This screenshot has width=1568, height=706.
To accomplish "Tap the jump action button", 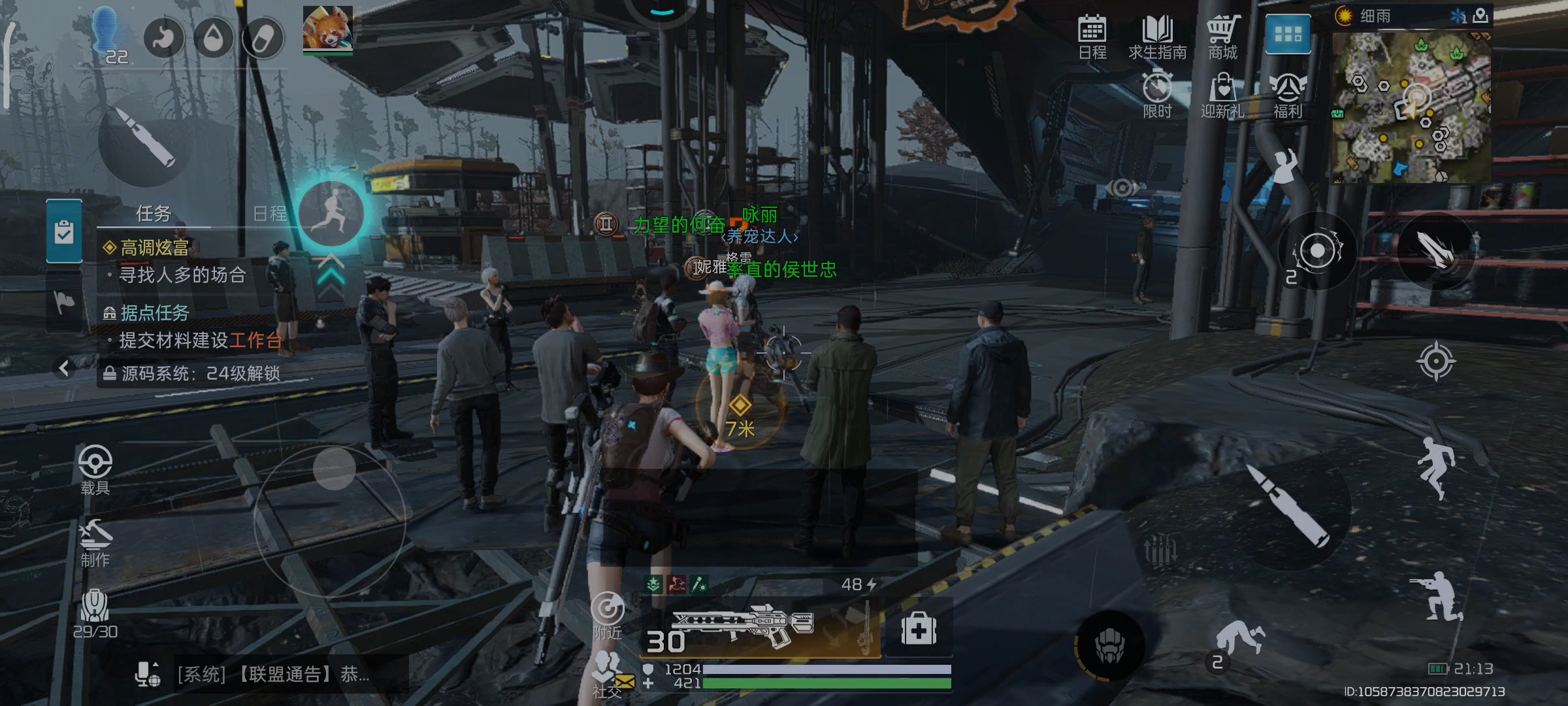I will coord(1435,467).
